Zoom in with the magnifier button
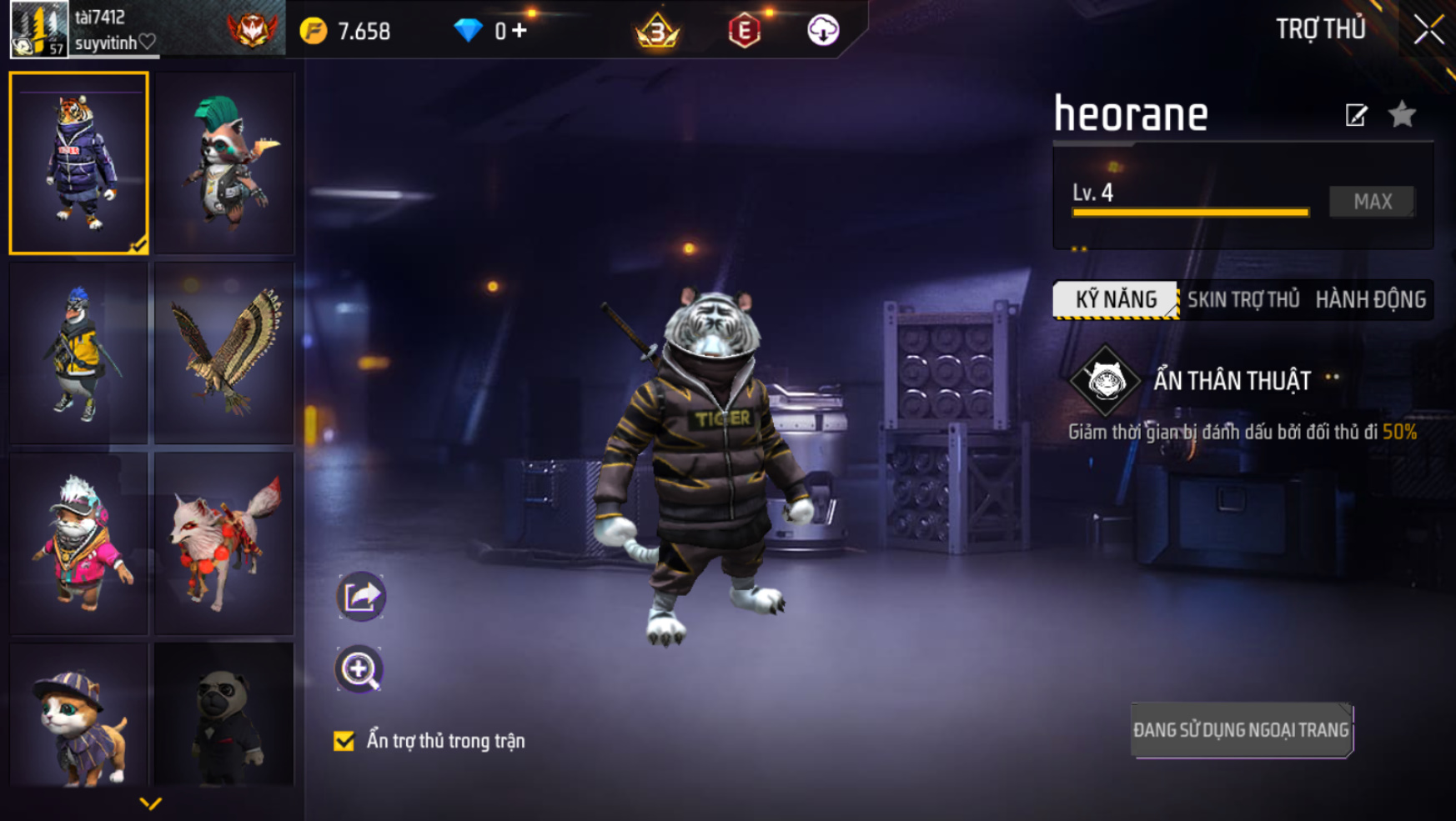Screen dimensions: 1456x821 [x=359, y=669]
